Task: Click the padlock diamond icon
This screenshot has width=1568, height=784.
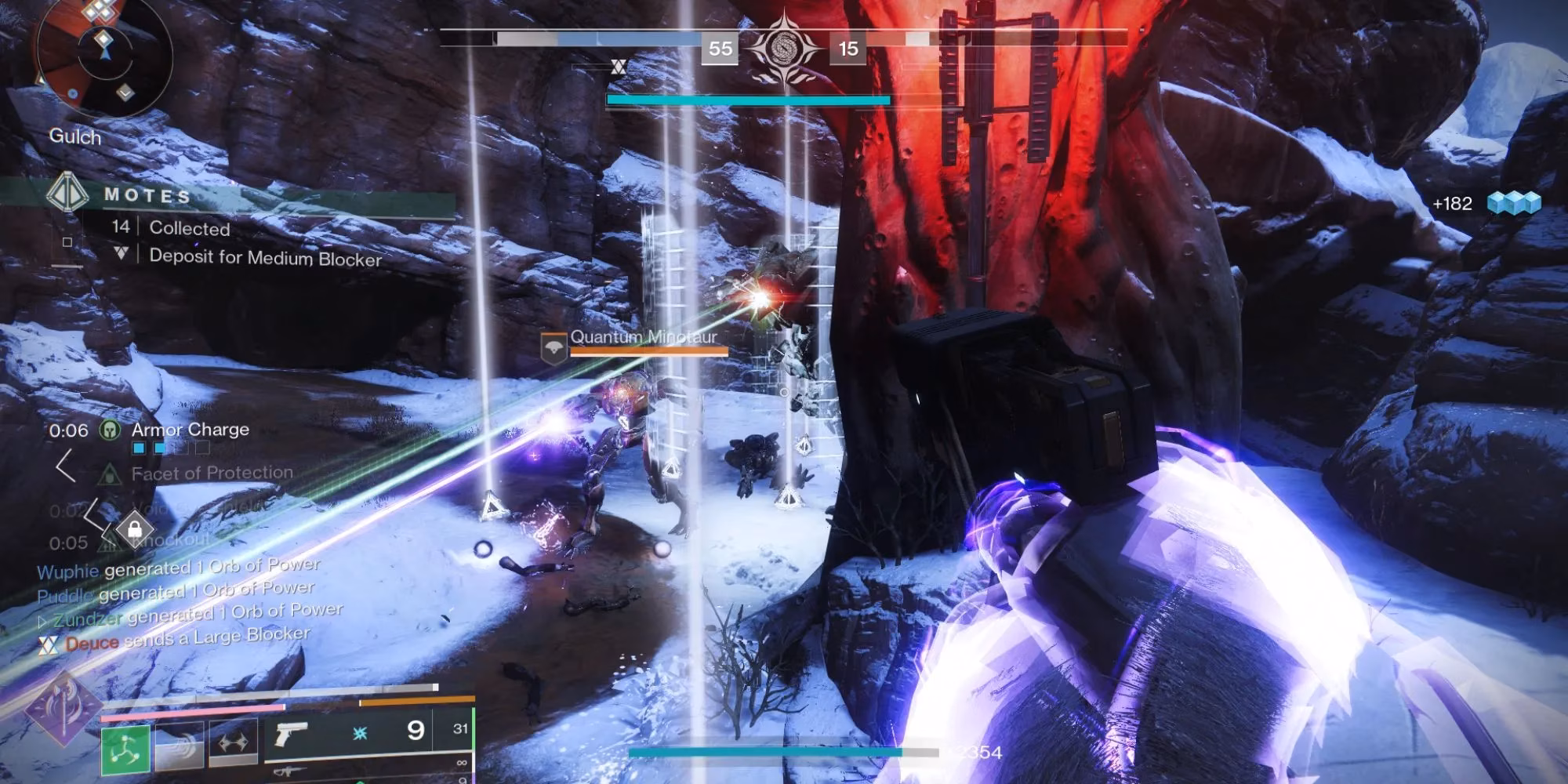Action: click(134, 529)
